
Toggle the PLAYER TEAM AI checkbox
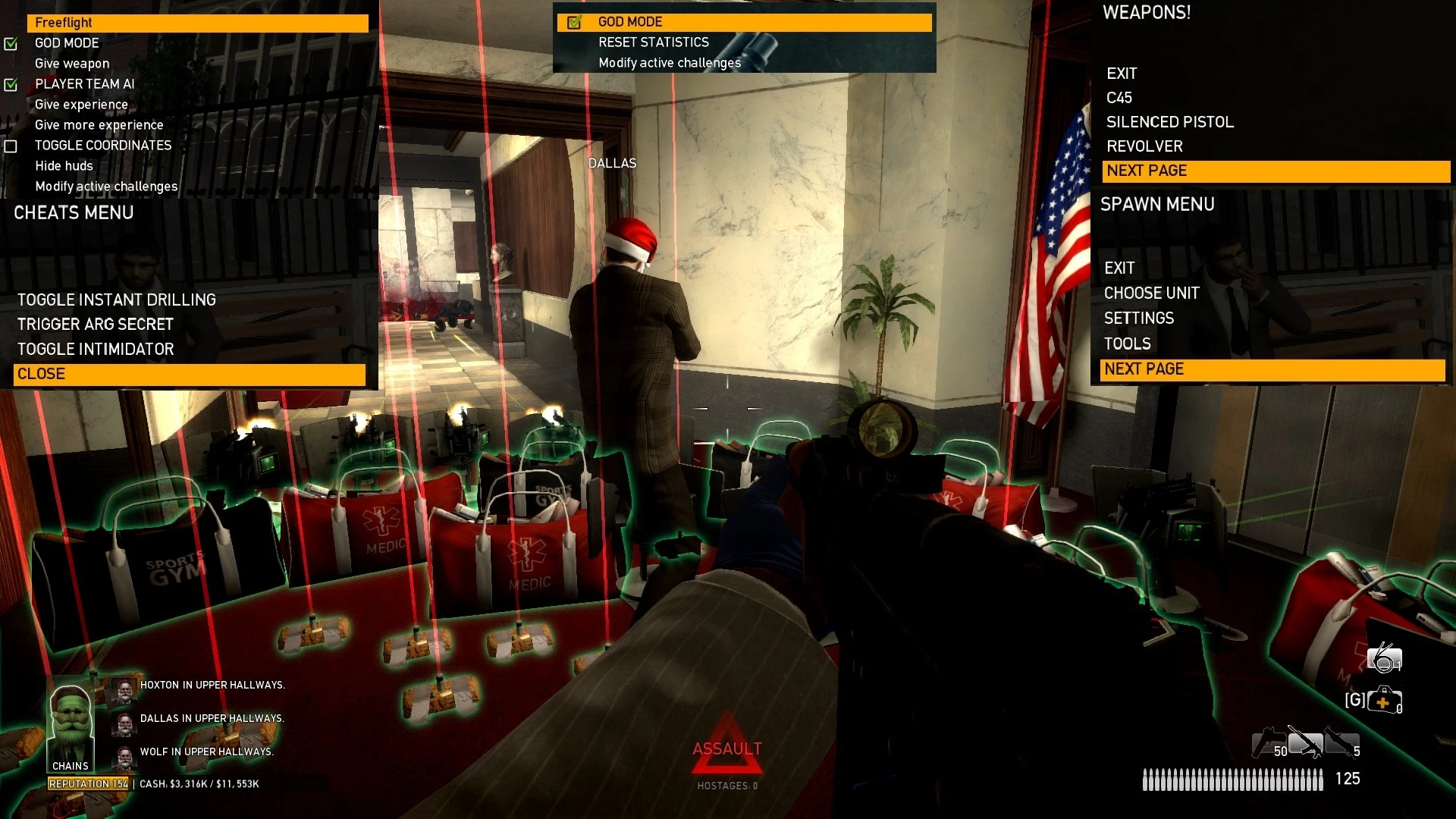point(11,84)
